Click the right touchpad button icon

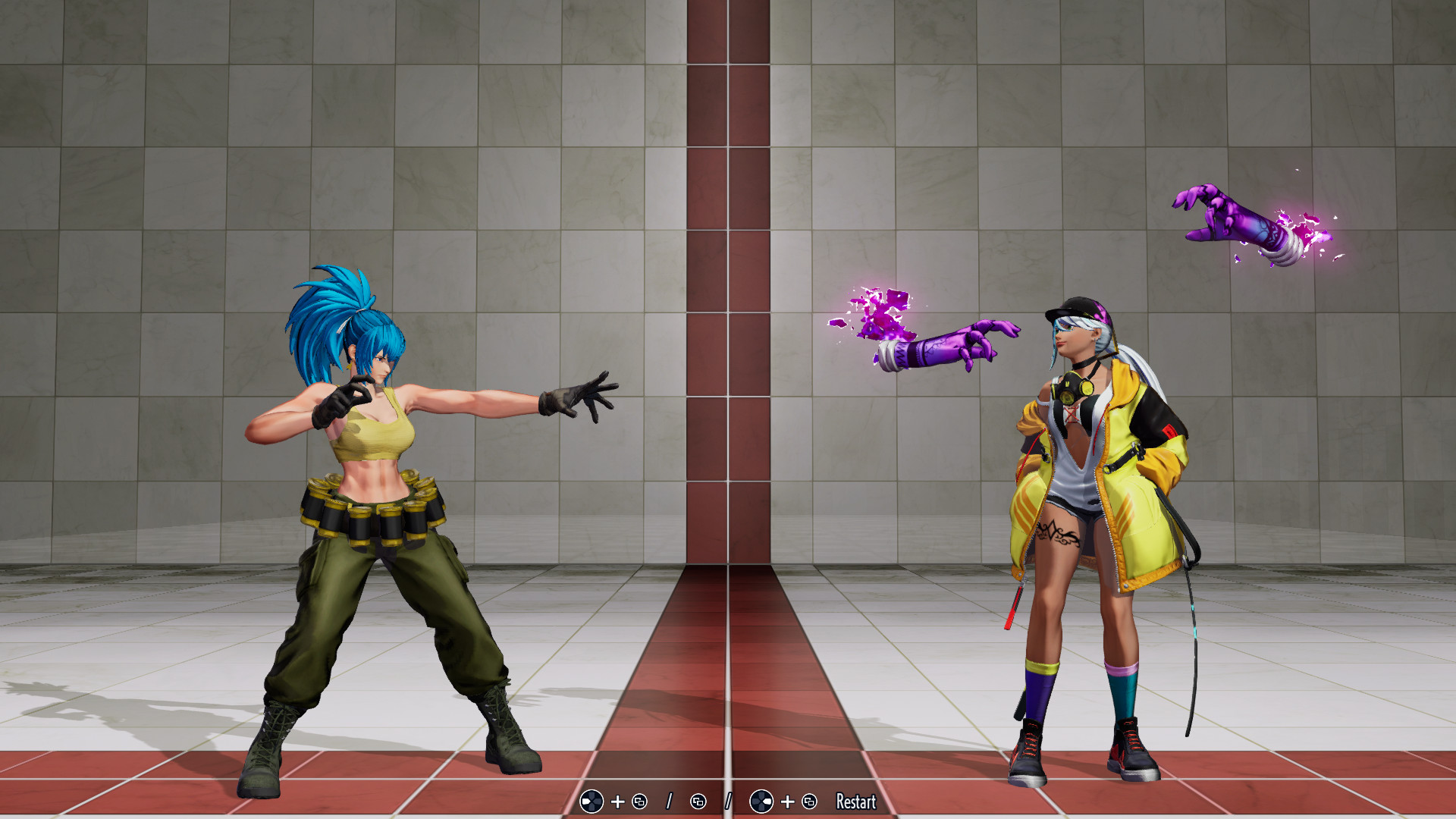(x=809, y=801)
